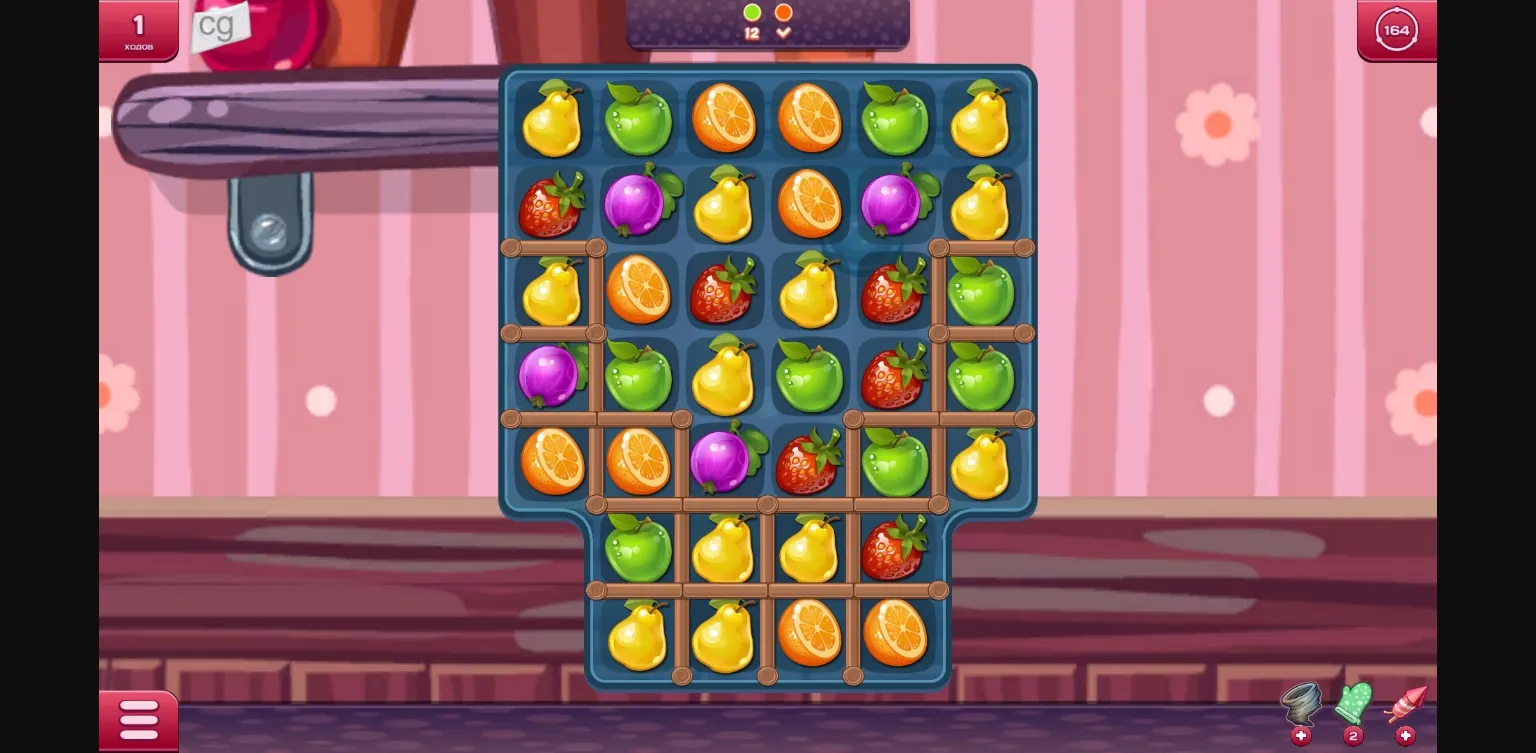The image size is (1536, 753).
Task: Buy more rocket boosters with the plus button
Action: (1408, 736)
